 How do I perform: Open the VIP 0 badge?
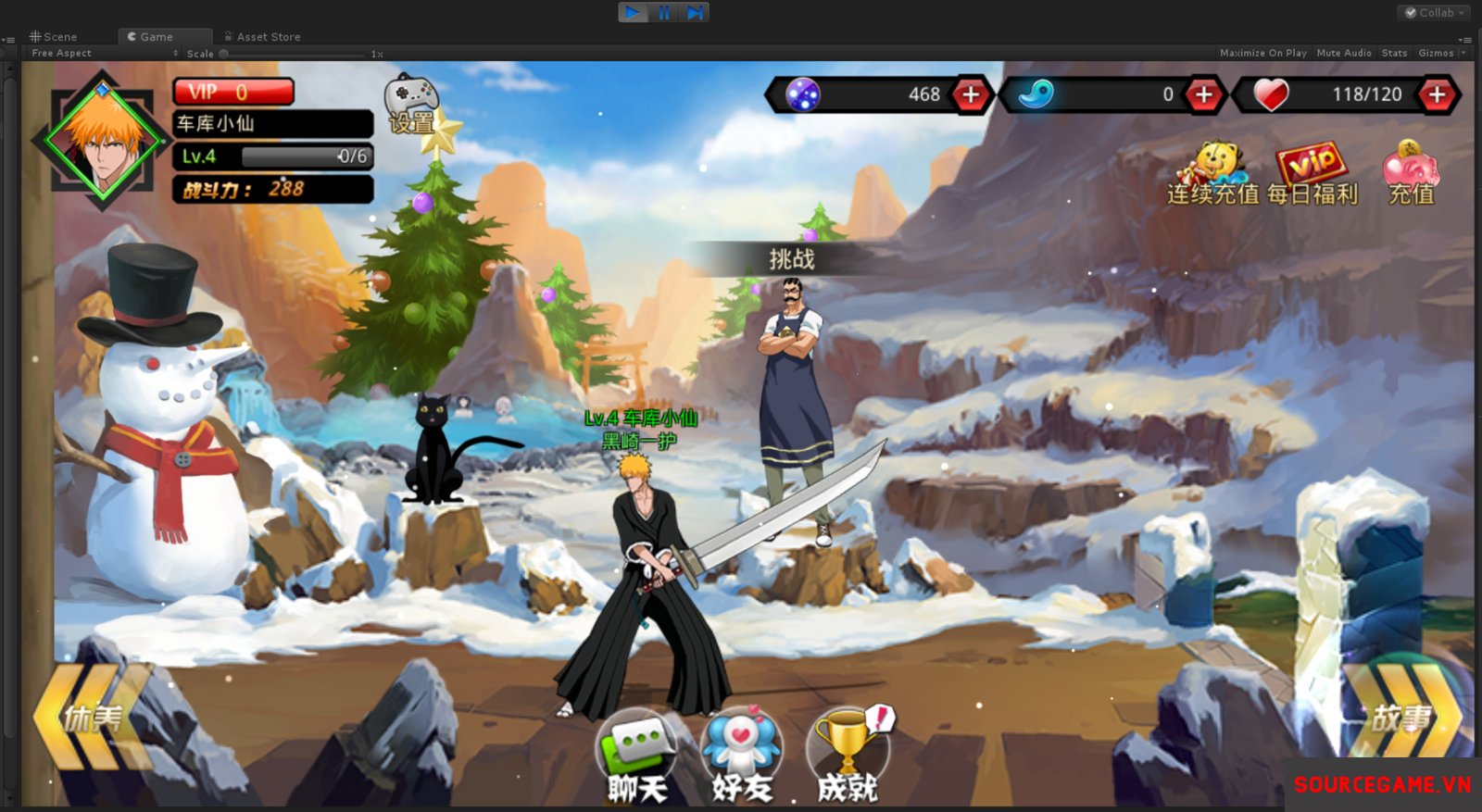point(233,92)
